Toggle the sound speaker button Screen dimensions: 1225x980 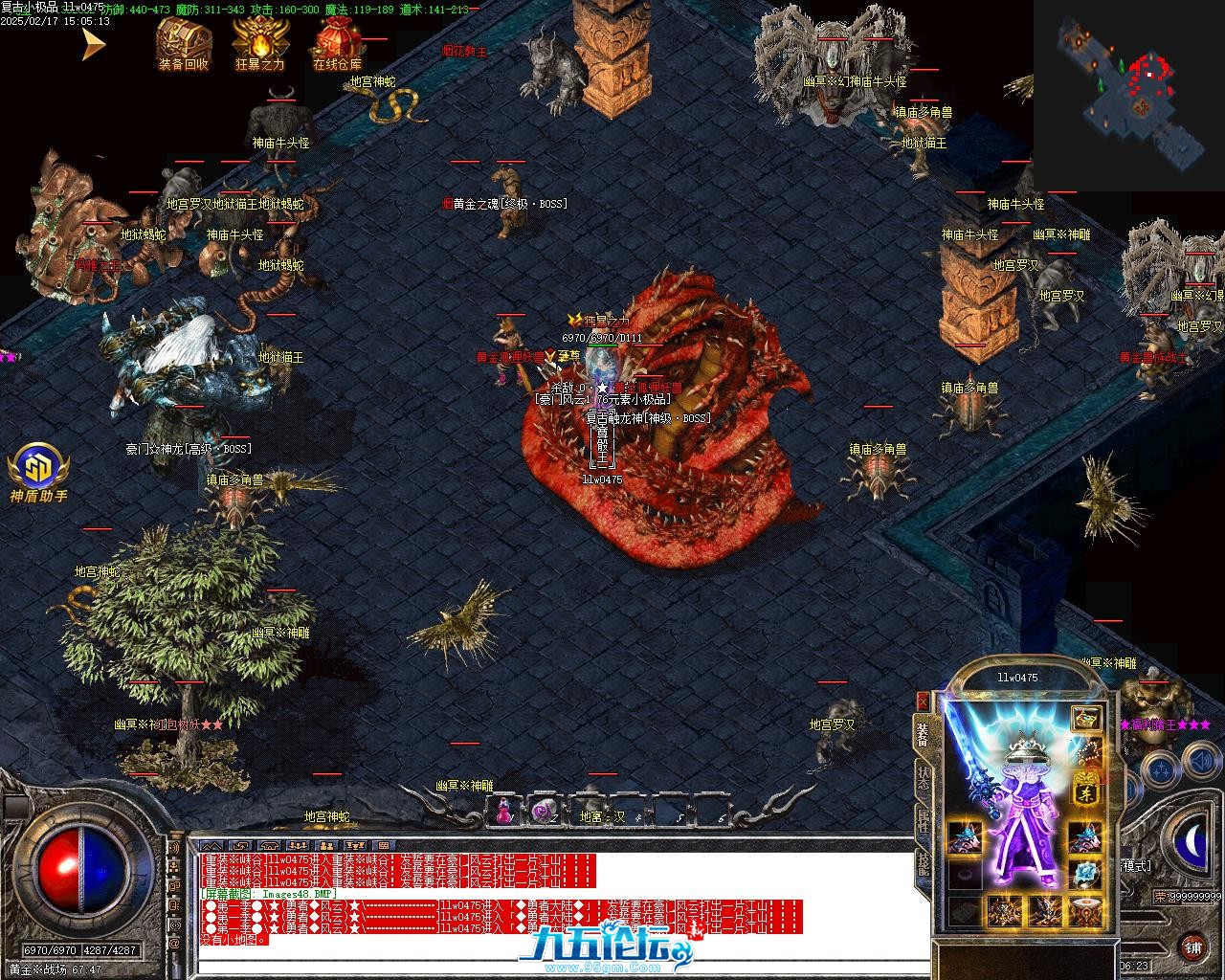[1199, 764]
